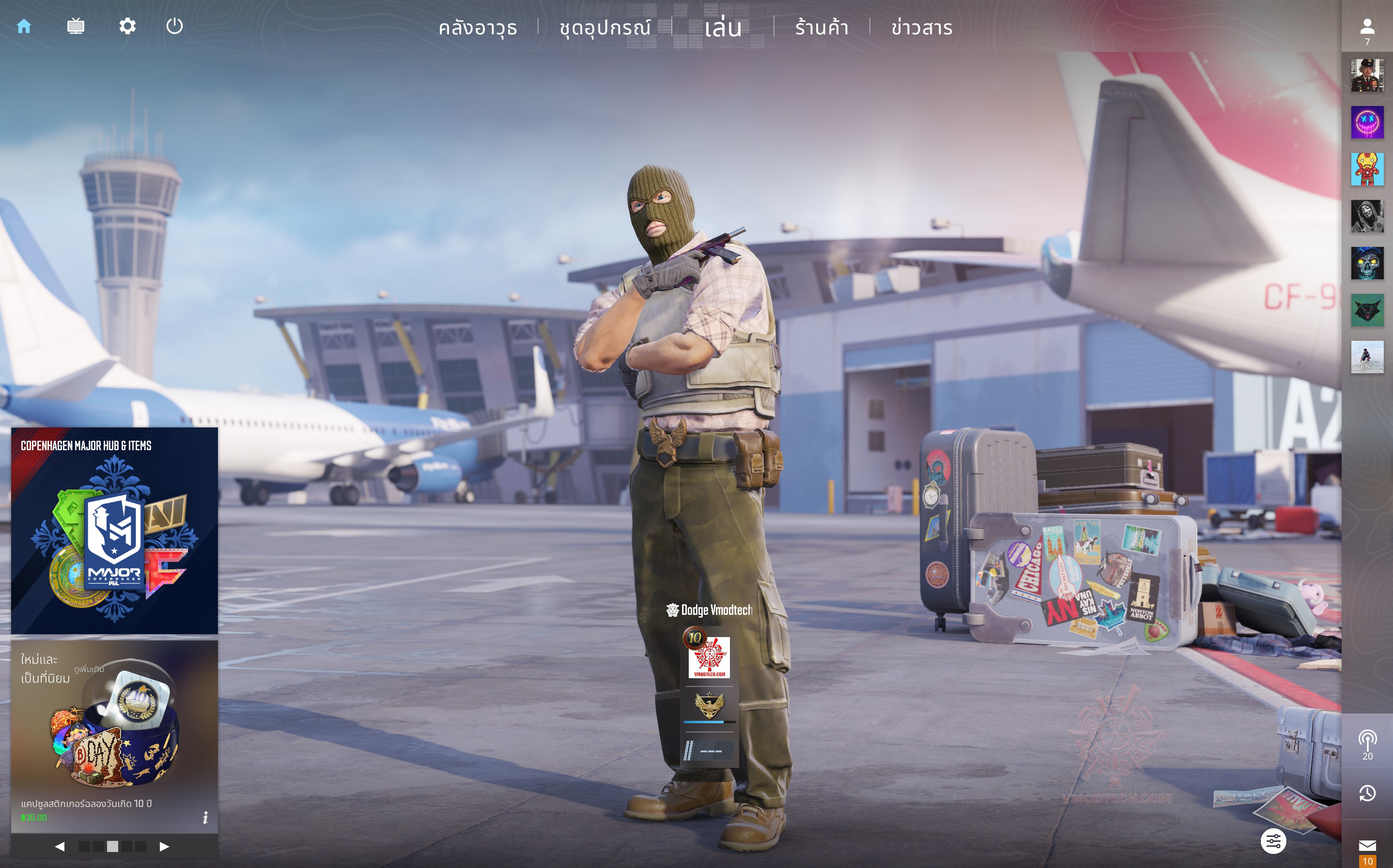Select the เล่น play tab

723,28
